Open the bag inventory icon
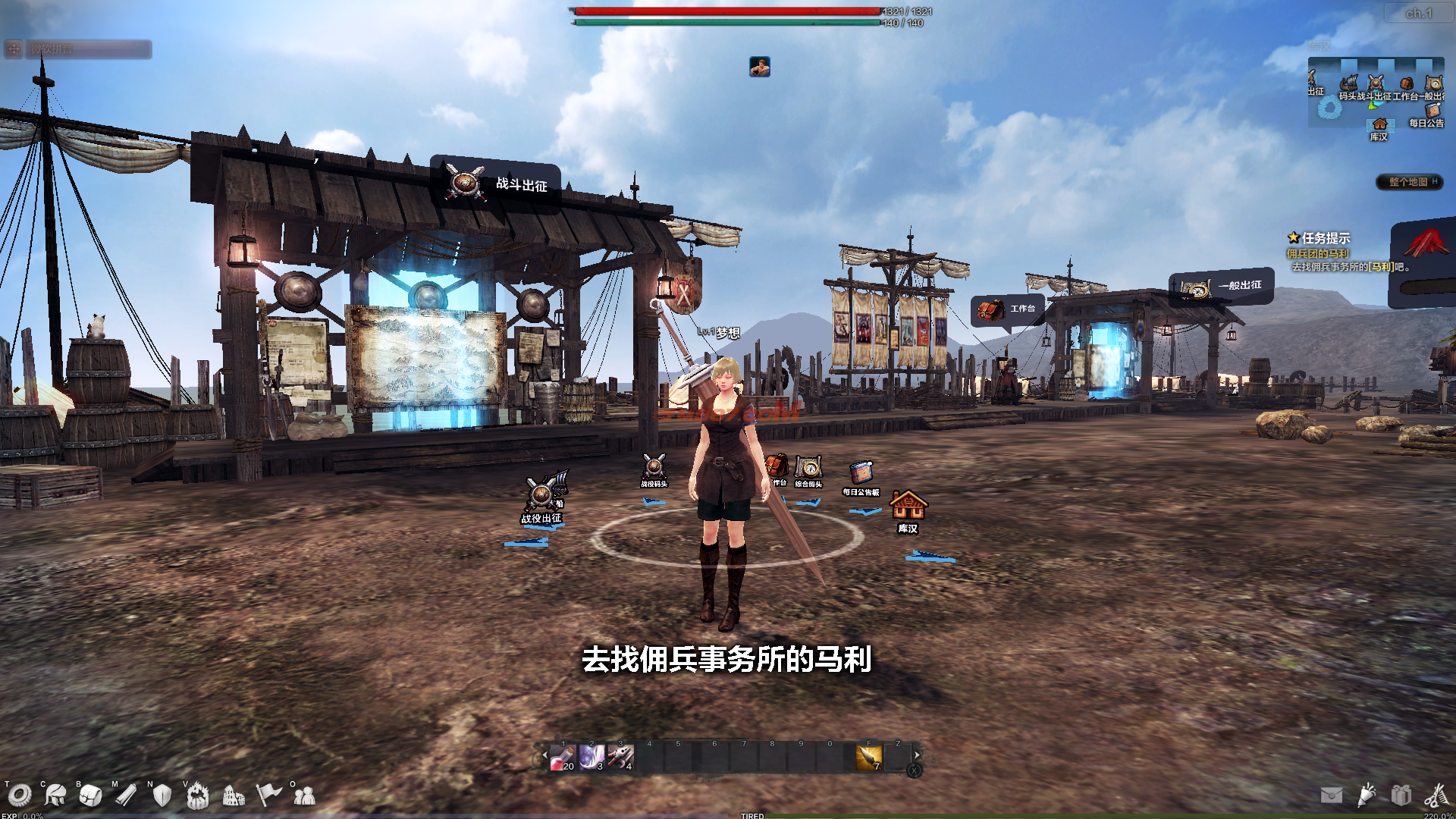 (90, 795)
